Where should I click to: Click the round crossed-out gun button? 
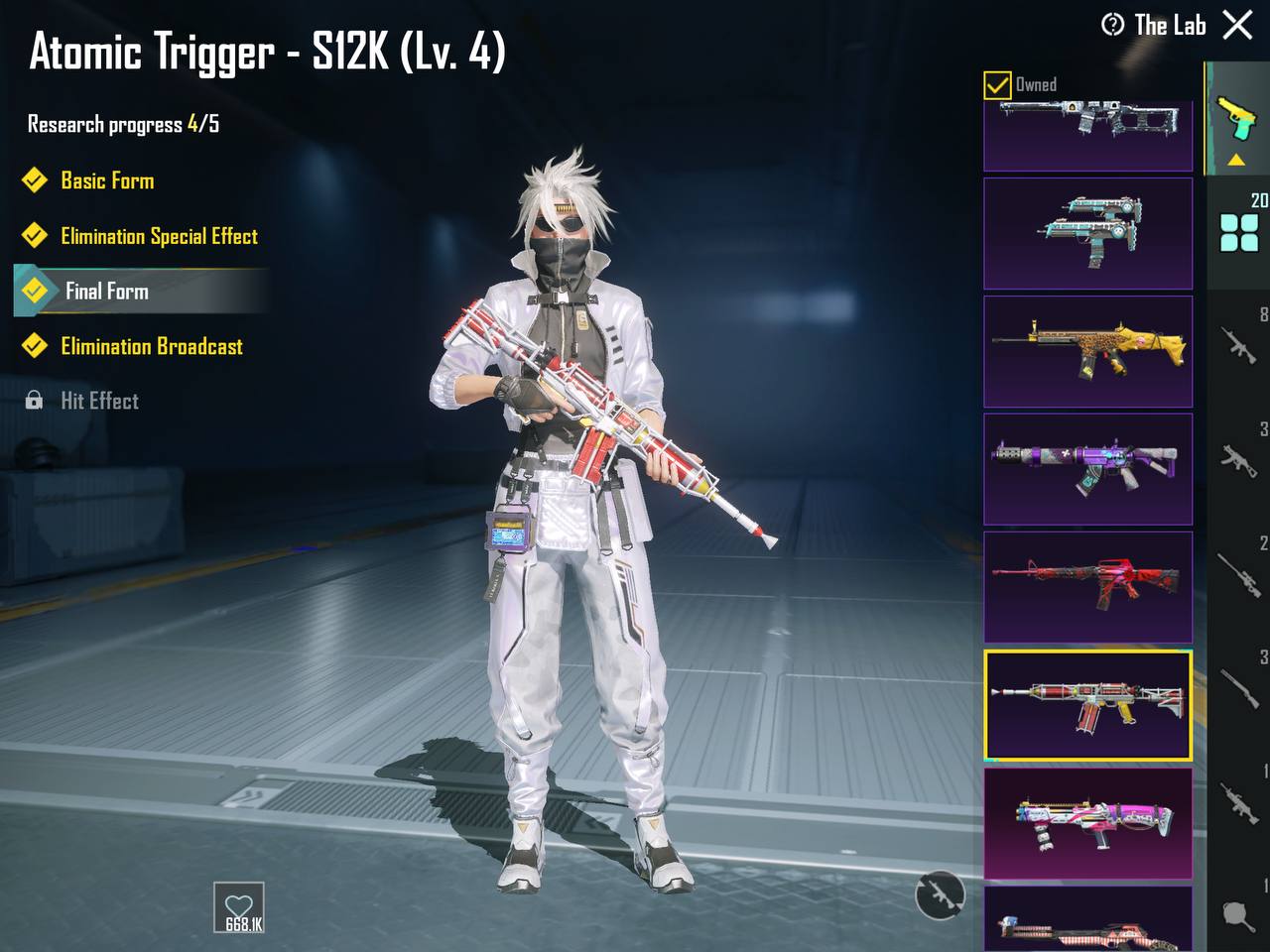tap(939, 895)
